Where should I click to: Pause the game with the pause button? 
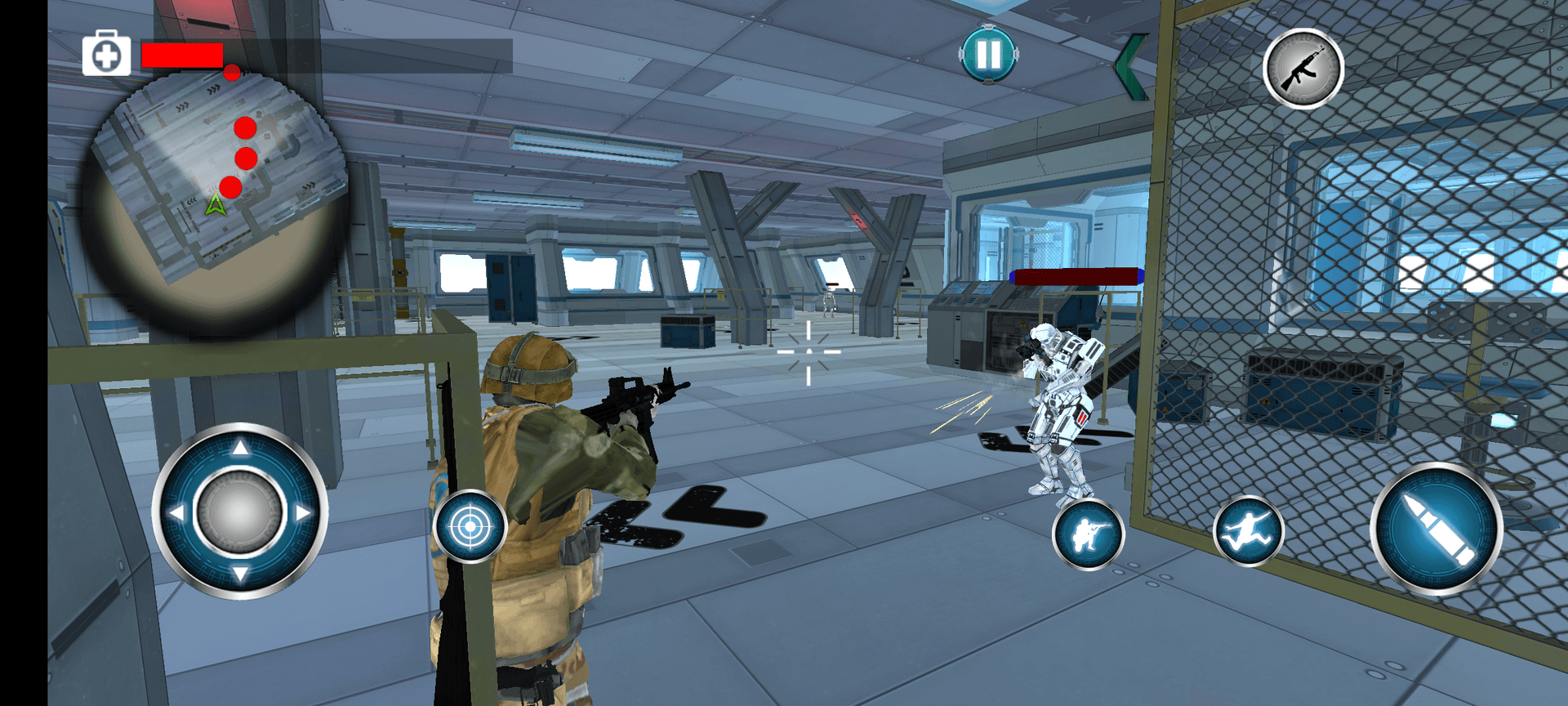click(x=988, y=55)
